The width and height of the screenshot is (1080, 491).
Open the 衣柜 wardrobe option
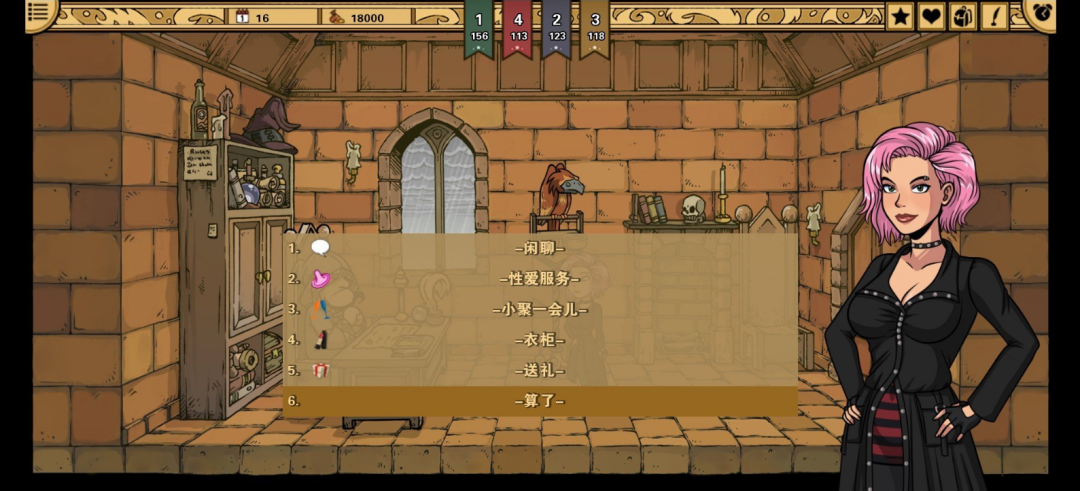pyautogui.click(x=540, y=340)
